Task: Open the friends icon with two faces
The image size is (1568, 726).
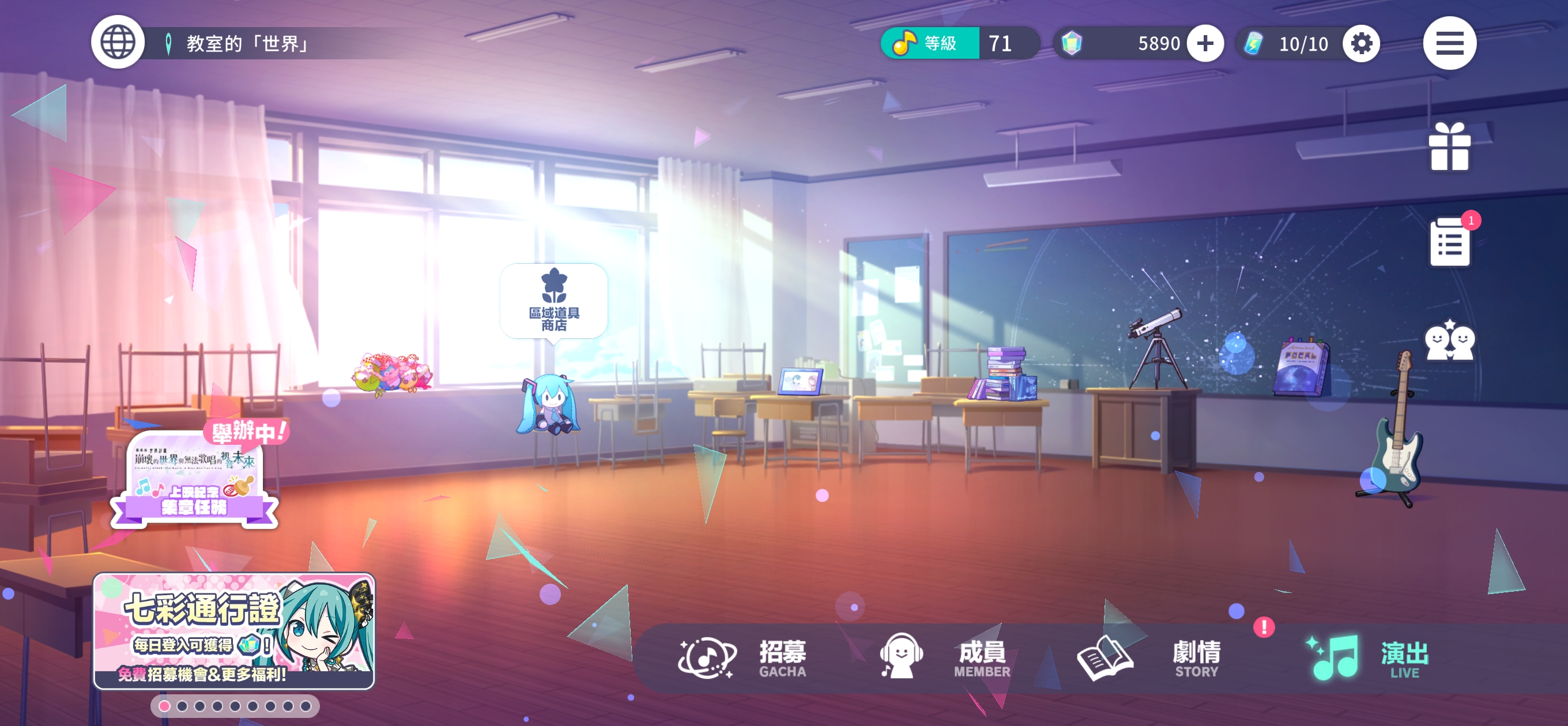Action: click(x=1449, y=341)
